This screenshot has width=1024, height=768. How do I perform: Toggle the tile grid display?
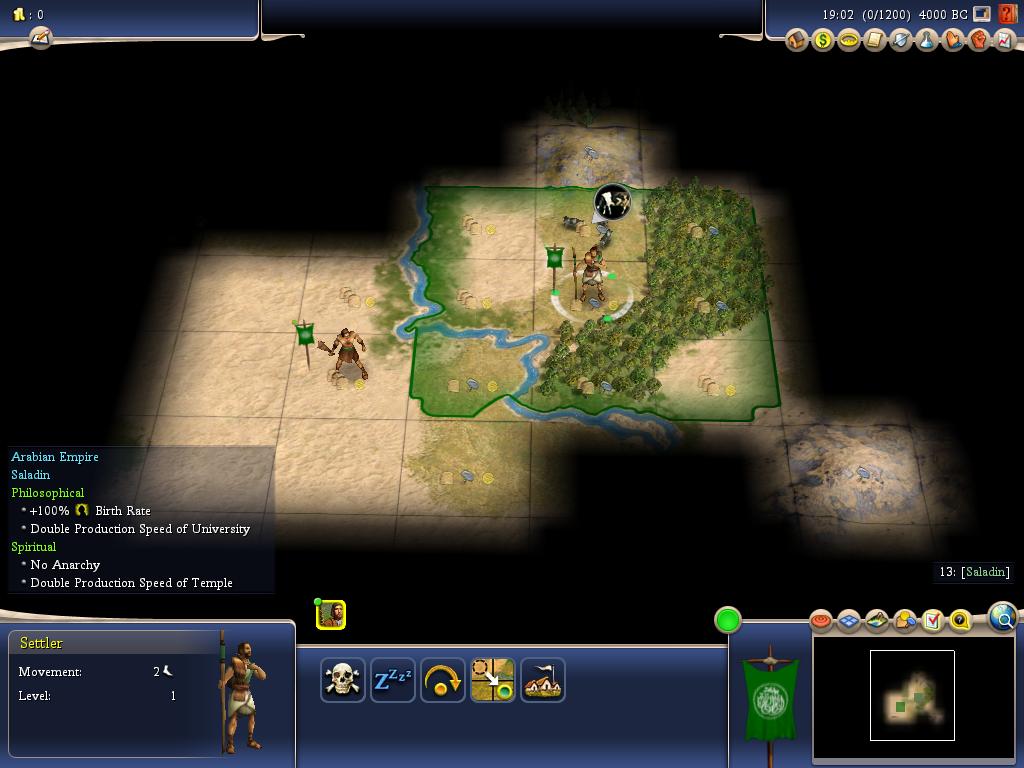[x=849, y=621]
